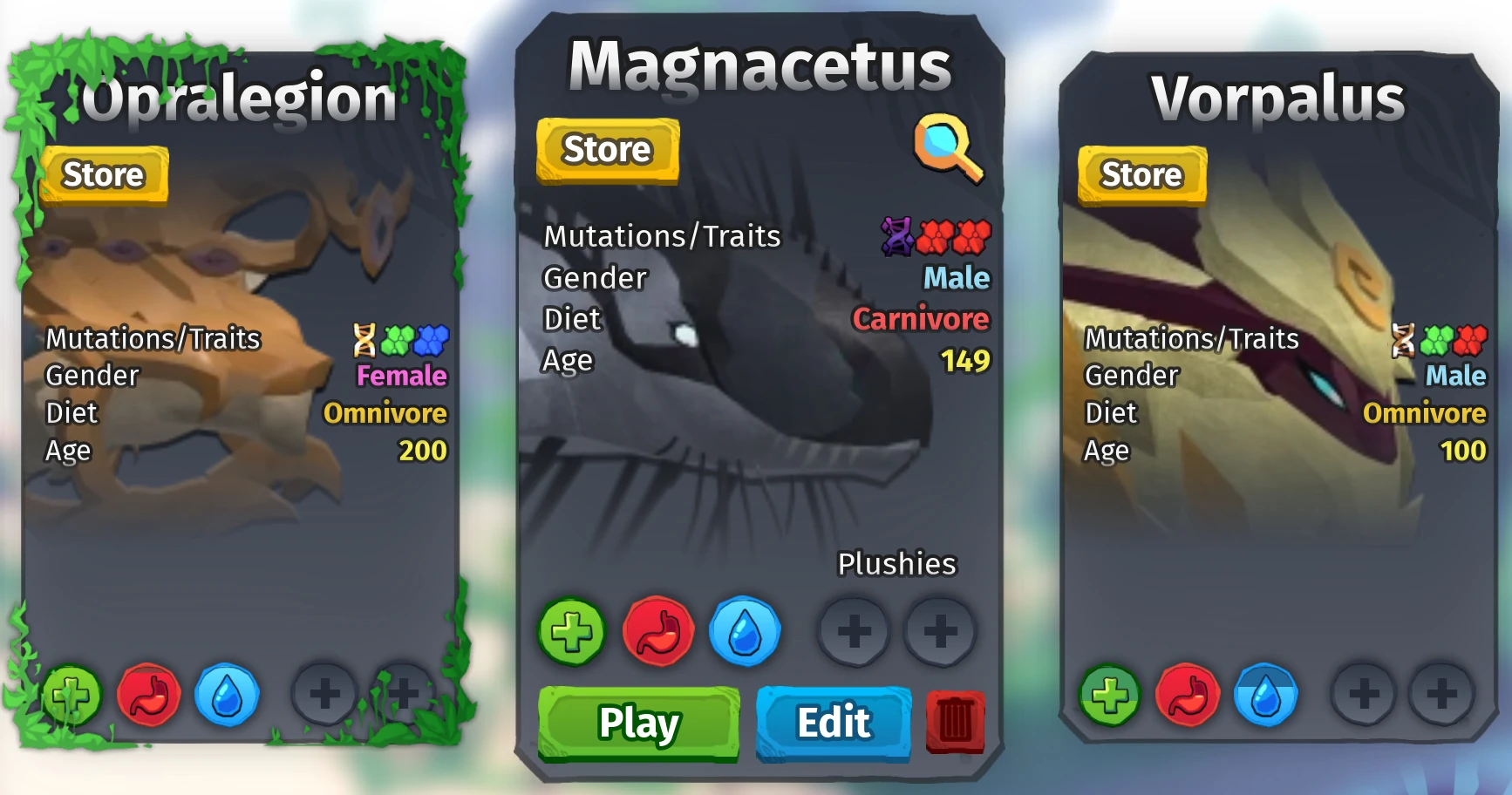The width and height of the screenshot is (1512, 795).
Task: Click the water droplet icon on Opralegion card
Action: pyautogui.click(x=229, y=695)
